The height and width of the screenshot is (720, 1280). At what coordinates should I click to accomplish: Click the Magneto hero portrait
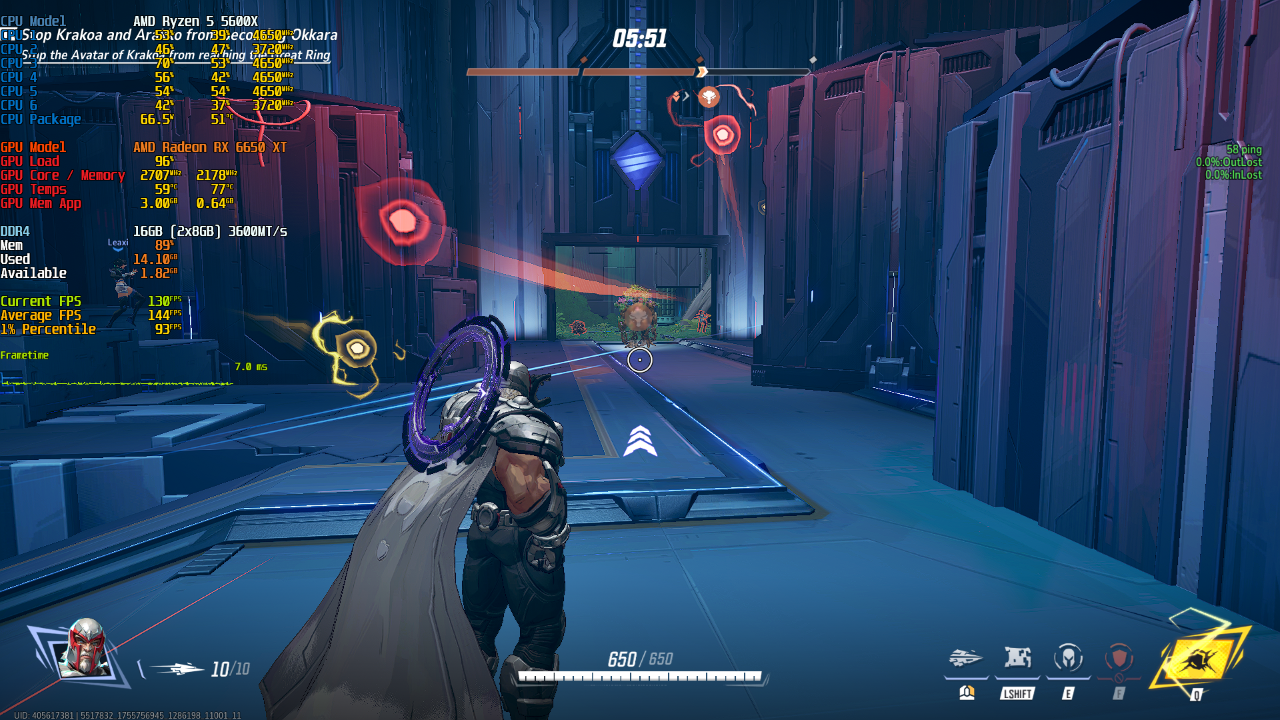(x=82, y=648)
